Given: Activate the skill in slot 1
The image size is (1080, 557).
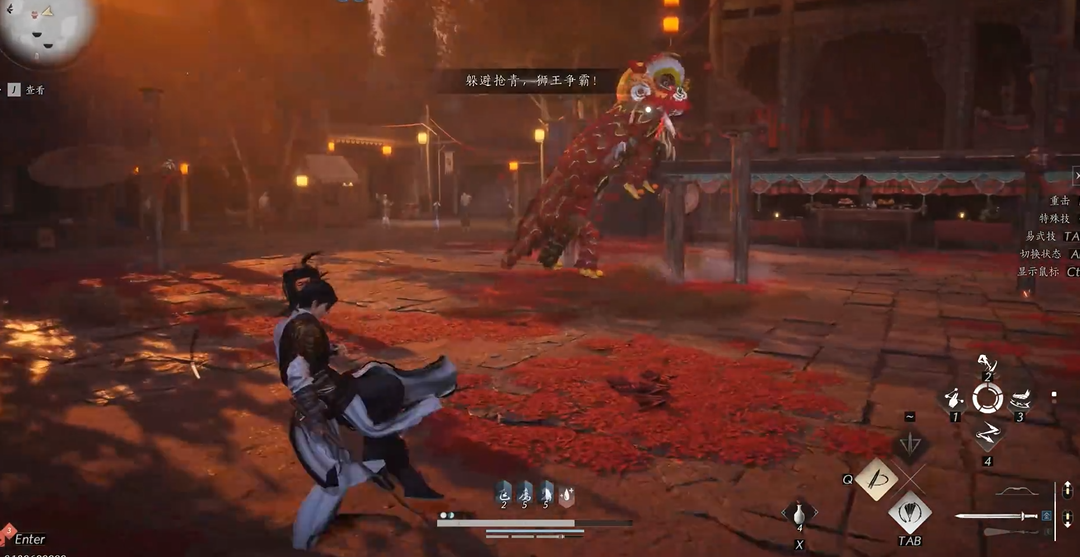Looking at the screenshot, I should [x=955, y=399].
